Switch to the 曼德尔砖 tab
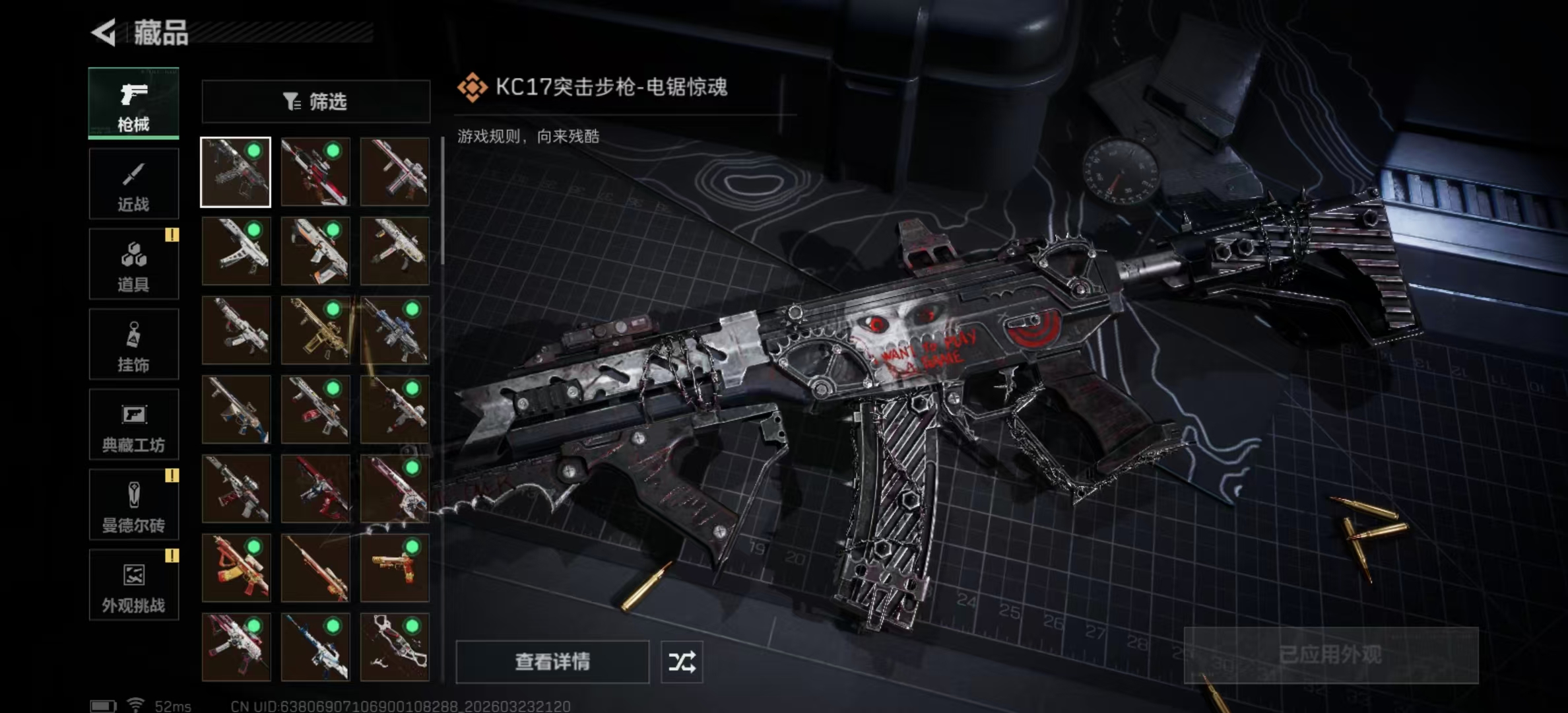The height and width of the screenshot is (713, 1568). (x=133, y=505)
